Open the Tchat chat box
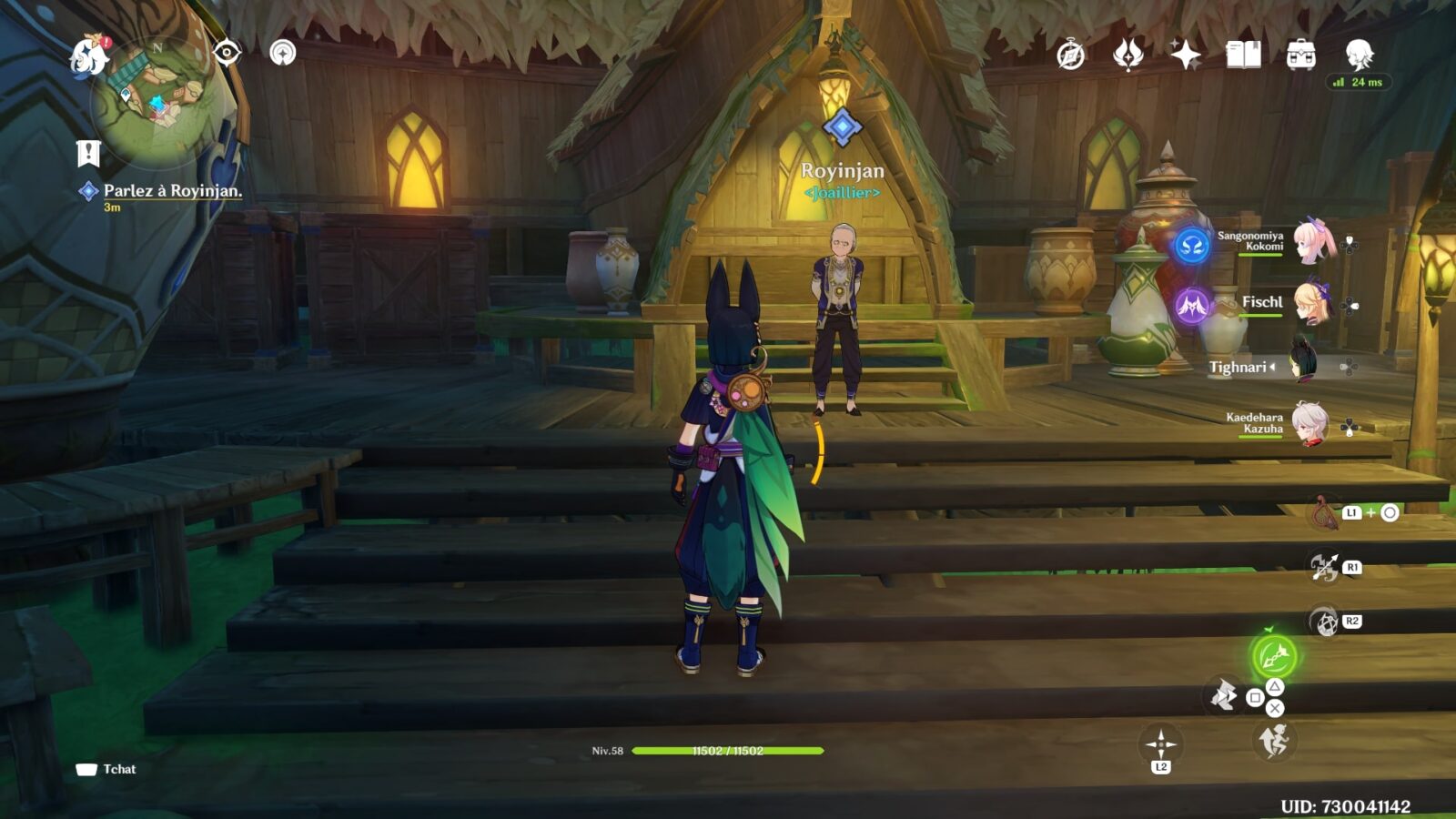Viewport: 1456px width, 819px height. 106,769
